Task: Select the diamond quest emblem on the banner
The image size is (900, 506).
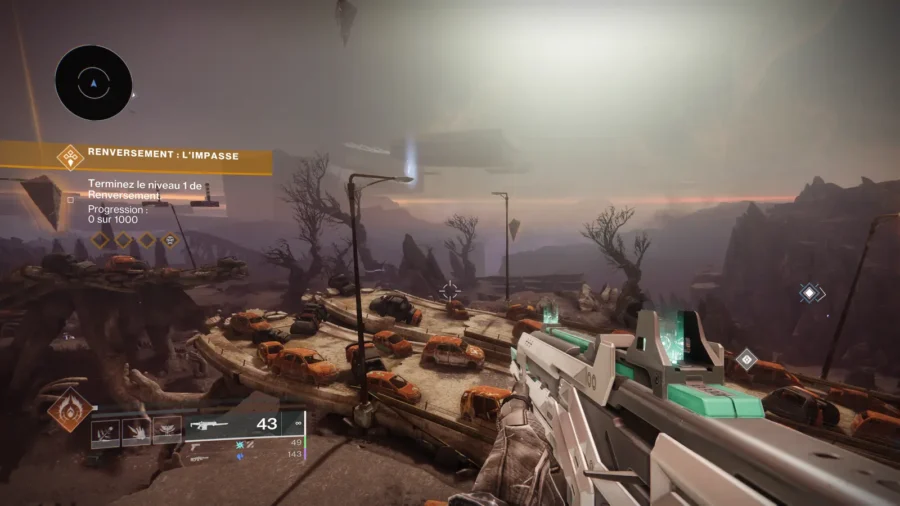Action: pyautogui.click(x=70, y=155)
